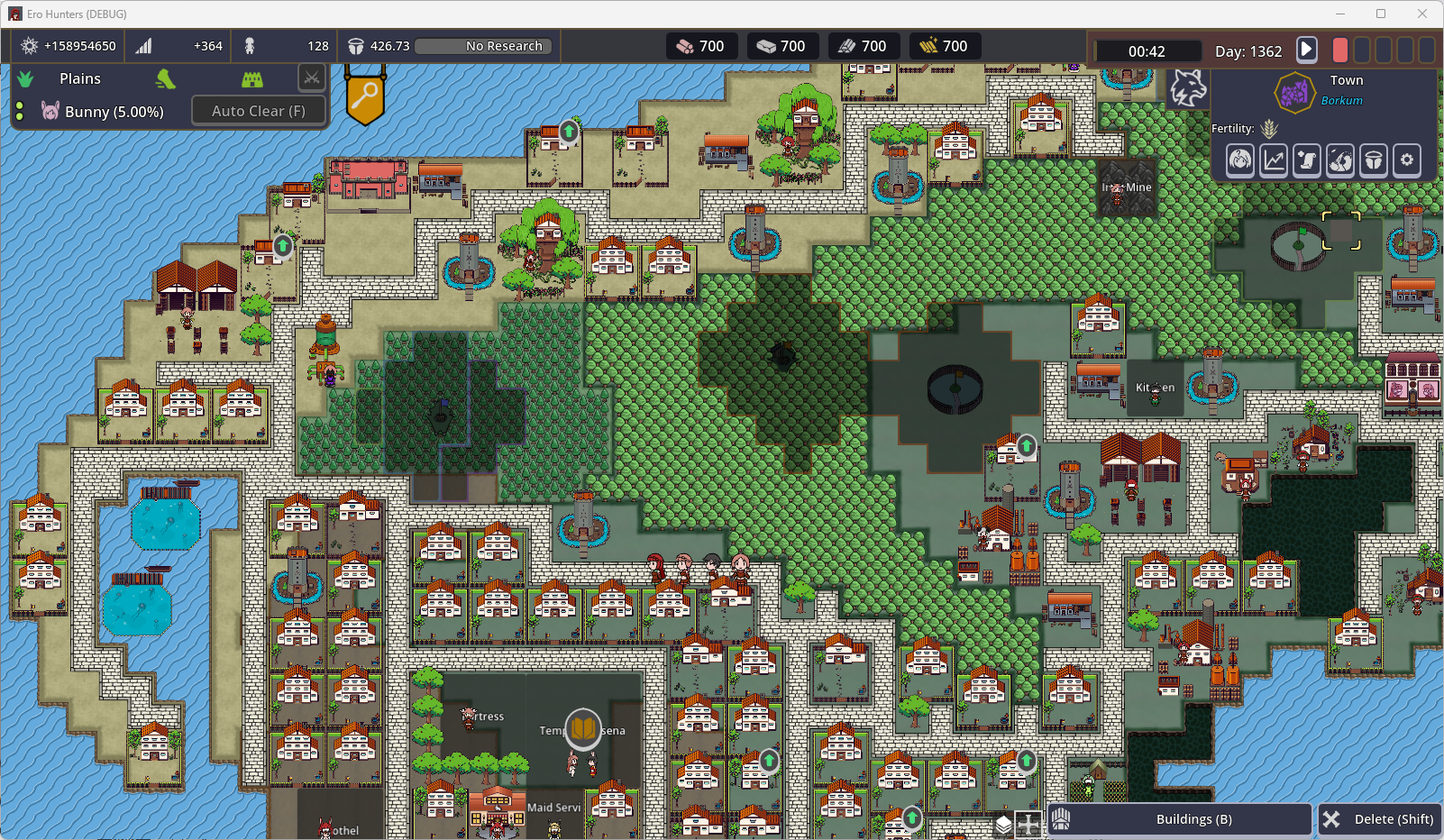
Task: Click the wolf head icon below the top bar
Action: pyautogui.click(x=1188, y=90)
